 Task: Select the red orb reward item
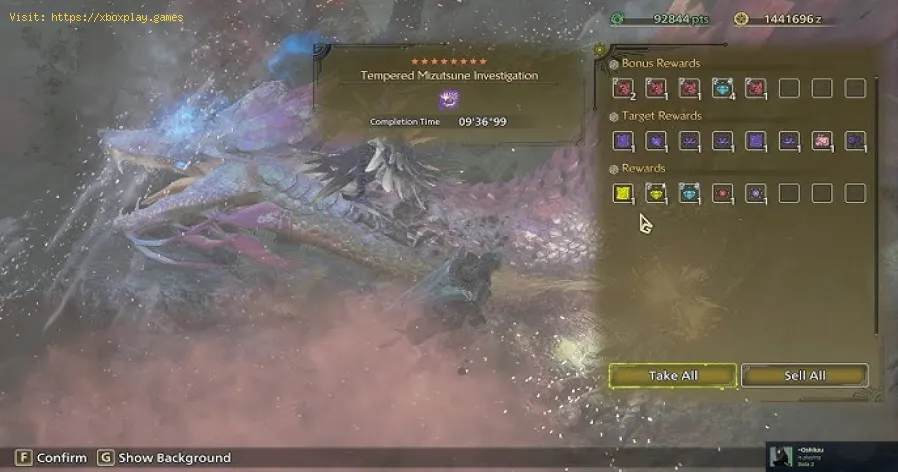coord(722,193)
